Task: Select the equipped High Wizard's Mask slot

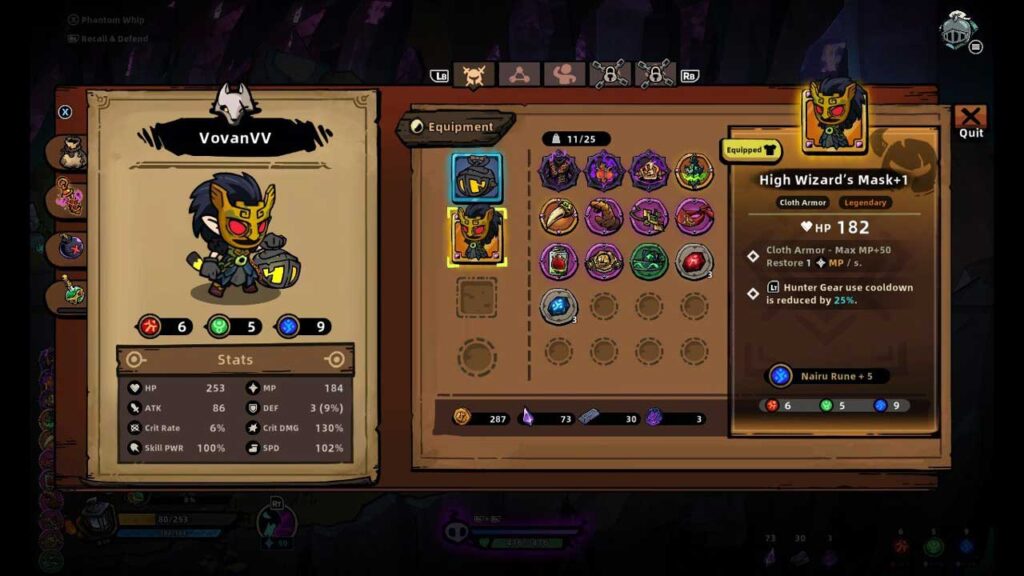Action: point(477,236)
